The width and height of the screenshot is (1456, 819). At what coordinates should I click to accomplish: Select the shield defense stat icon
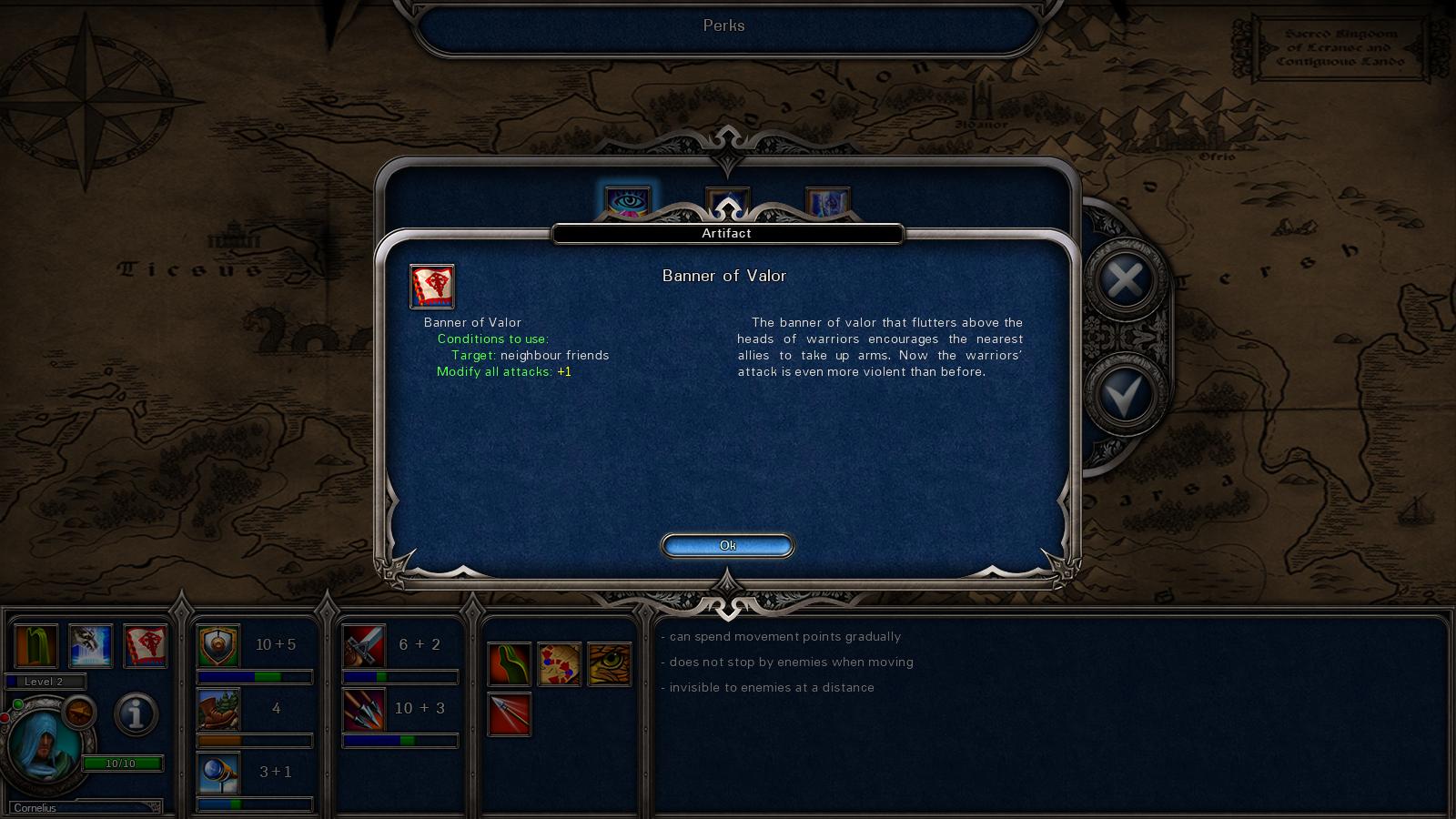point(218,646)
